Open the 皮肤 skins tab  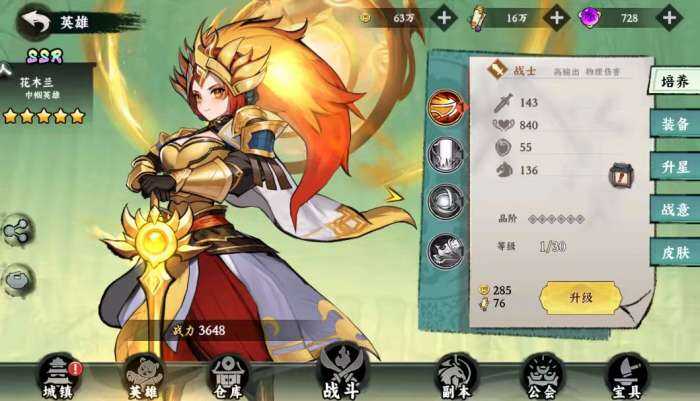(x=675, y=252)
